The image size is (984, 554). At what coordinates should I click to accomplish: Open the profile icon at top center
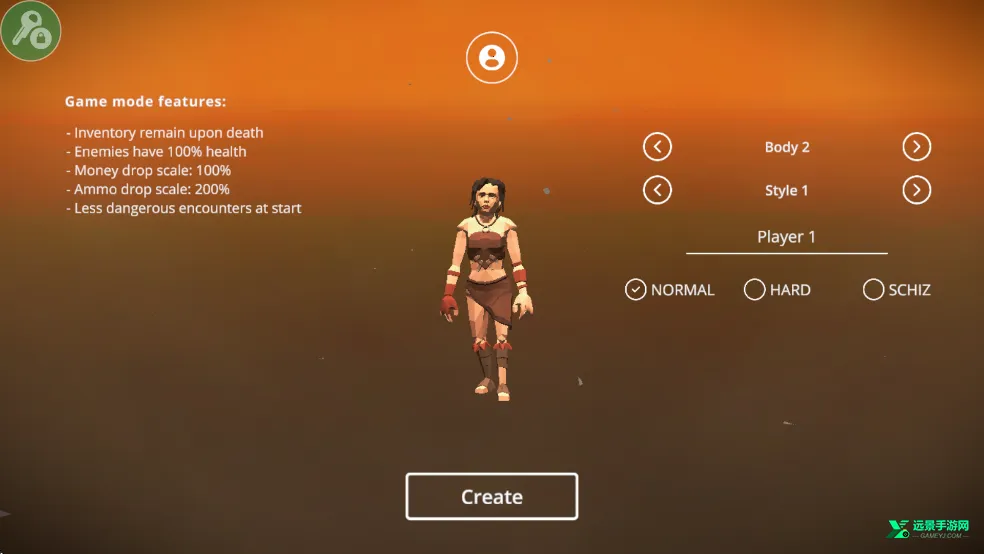[x=492, y=57]
